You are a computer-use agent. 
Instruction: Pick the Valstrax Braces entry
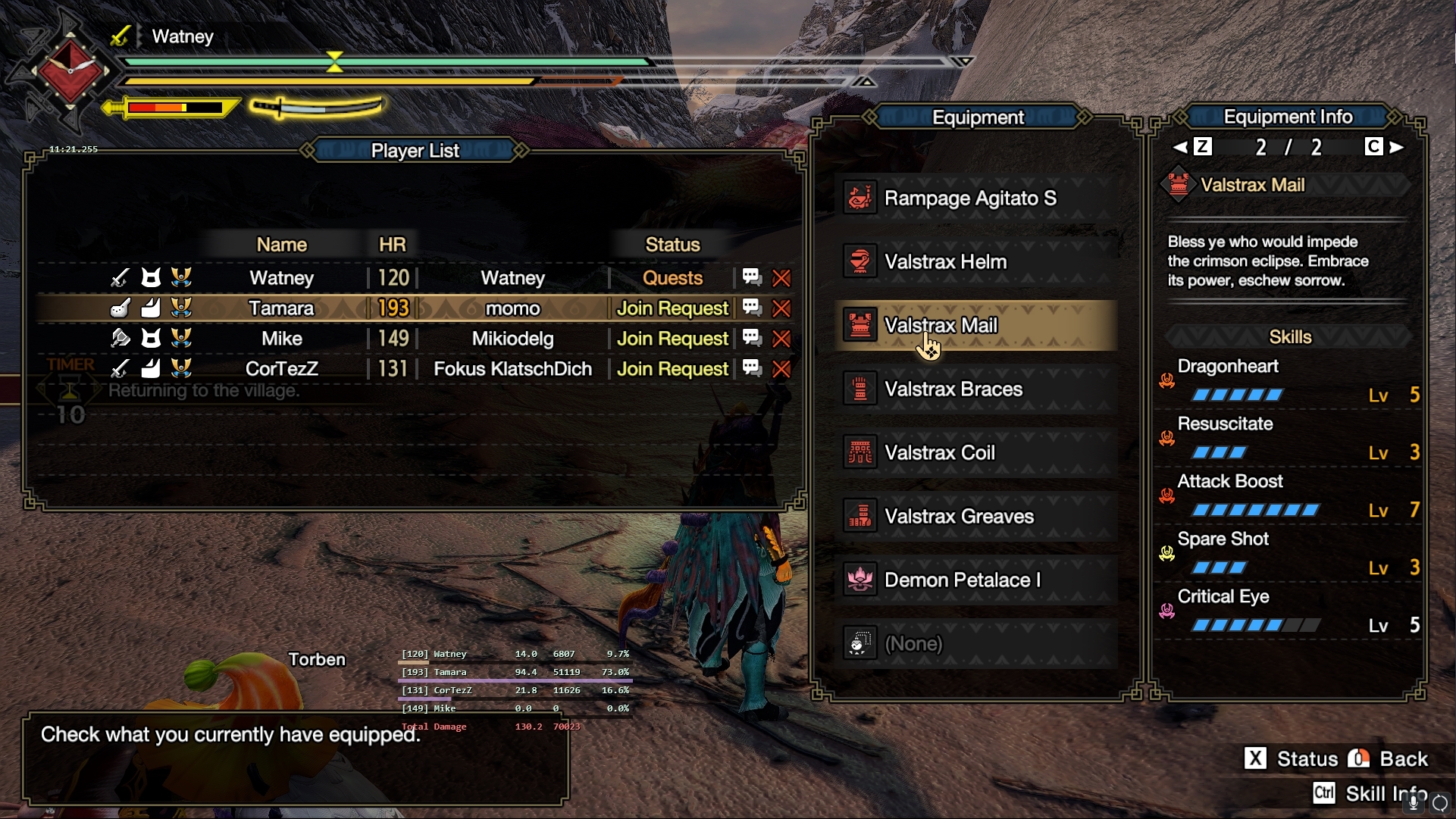pyautogui.click(x=976, y=389)
